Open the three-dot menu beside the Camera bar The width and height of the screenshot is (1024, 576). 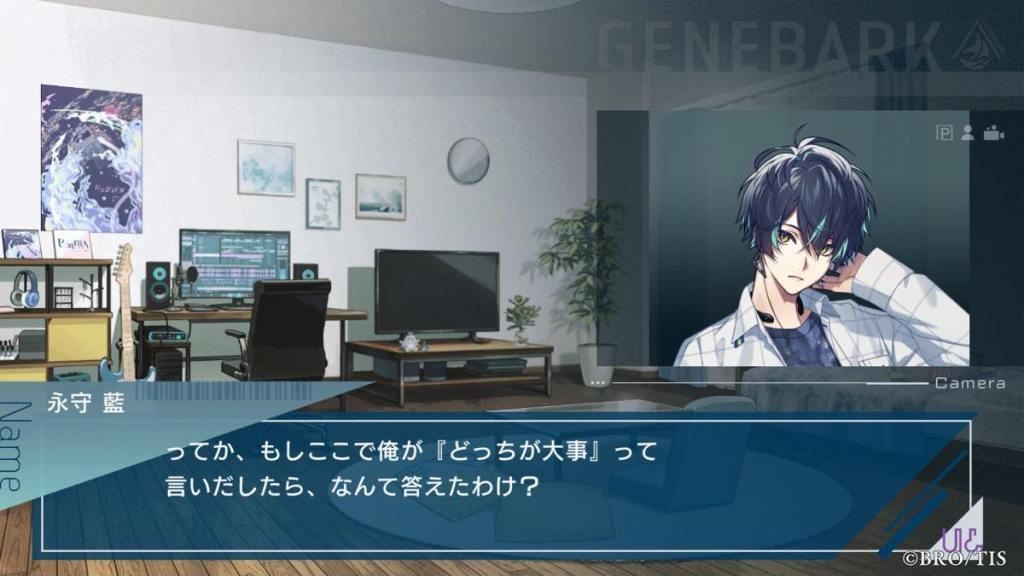598,383
